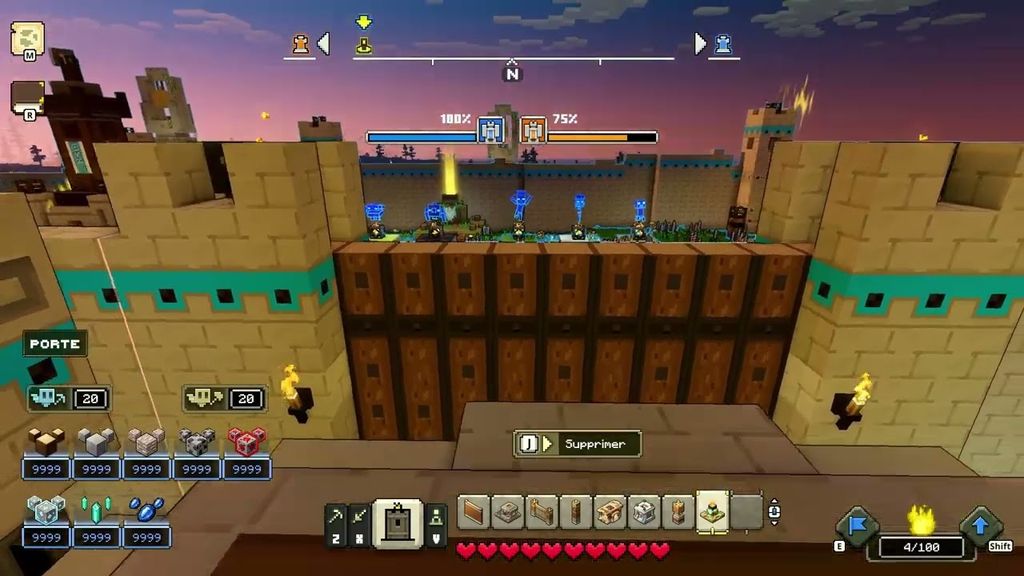The image size is (1024, 576).
Task: Select the wooden wall build slot
Action: coord(474,512)
